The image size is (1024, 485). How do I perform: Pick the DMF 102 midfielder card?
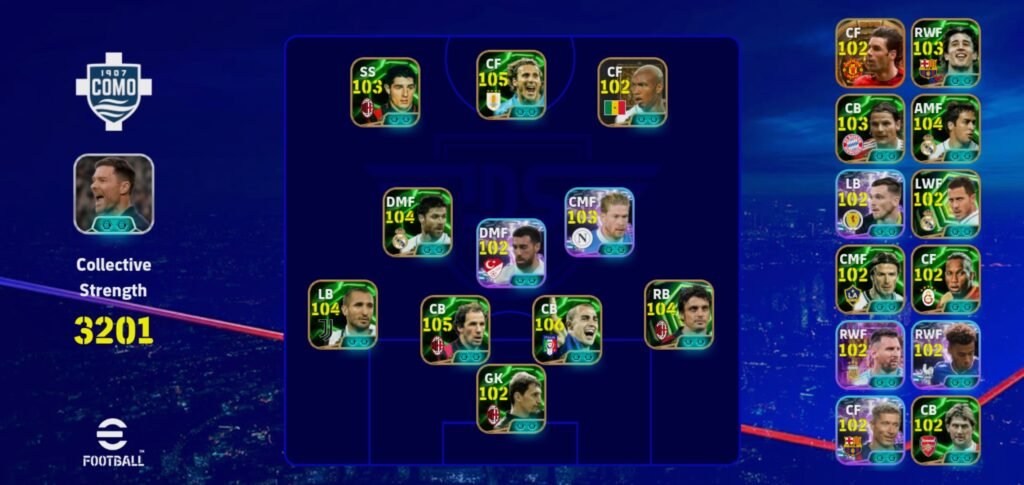(x=511, y=253)
